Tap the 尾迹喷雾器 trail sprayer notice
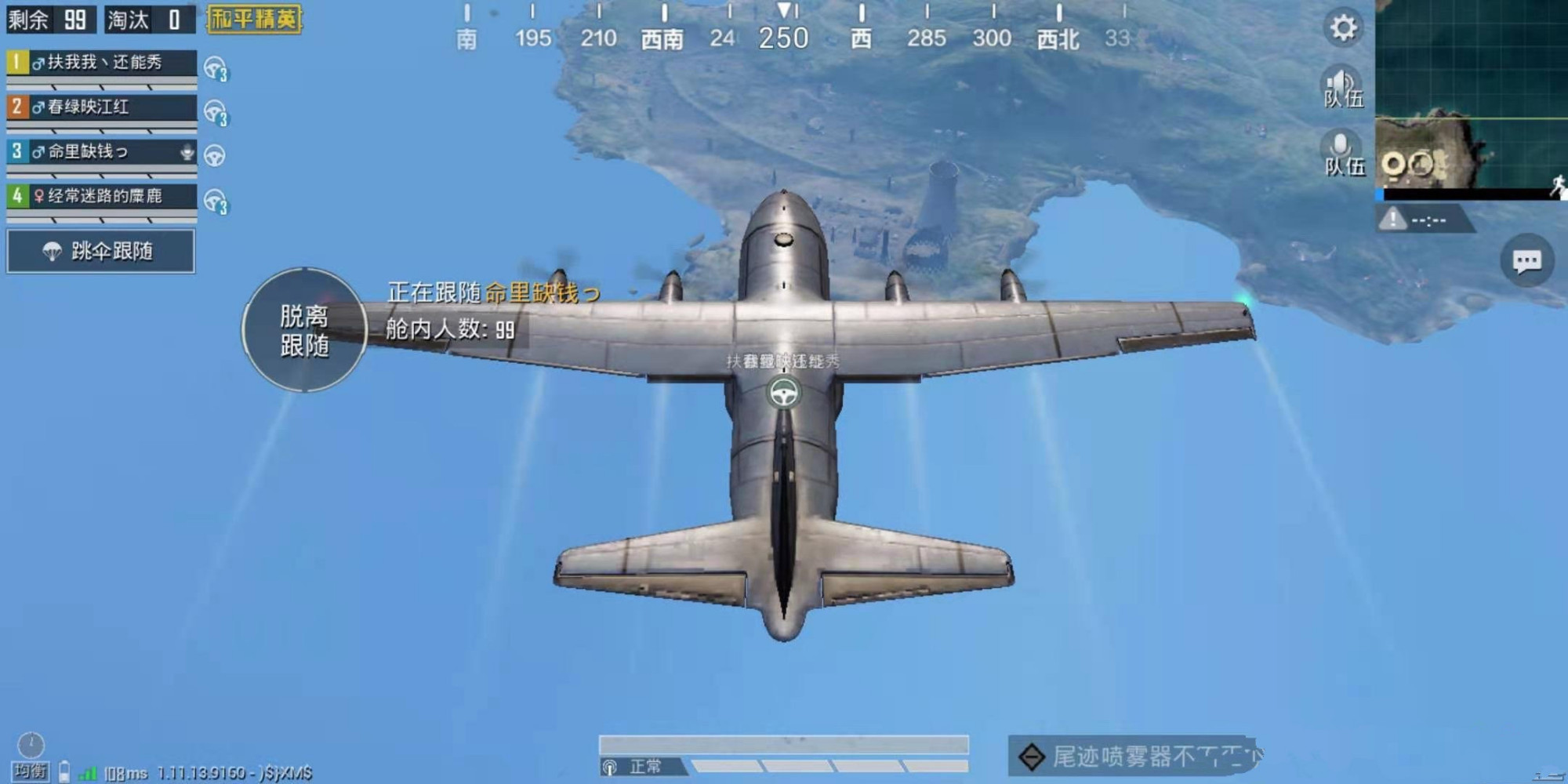Screen dimensions: 1568x784 click(1135, 757)
